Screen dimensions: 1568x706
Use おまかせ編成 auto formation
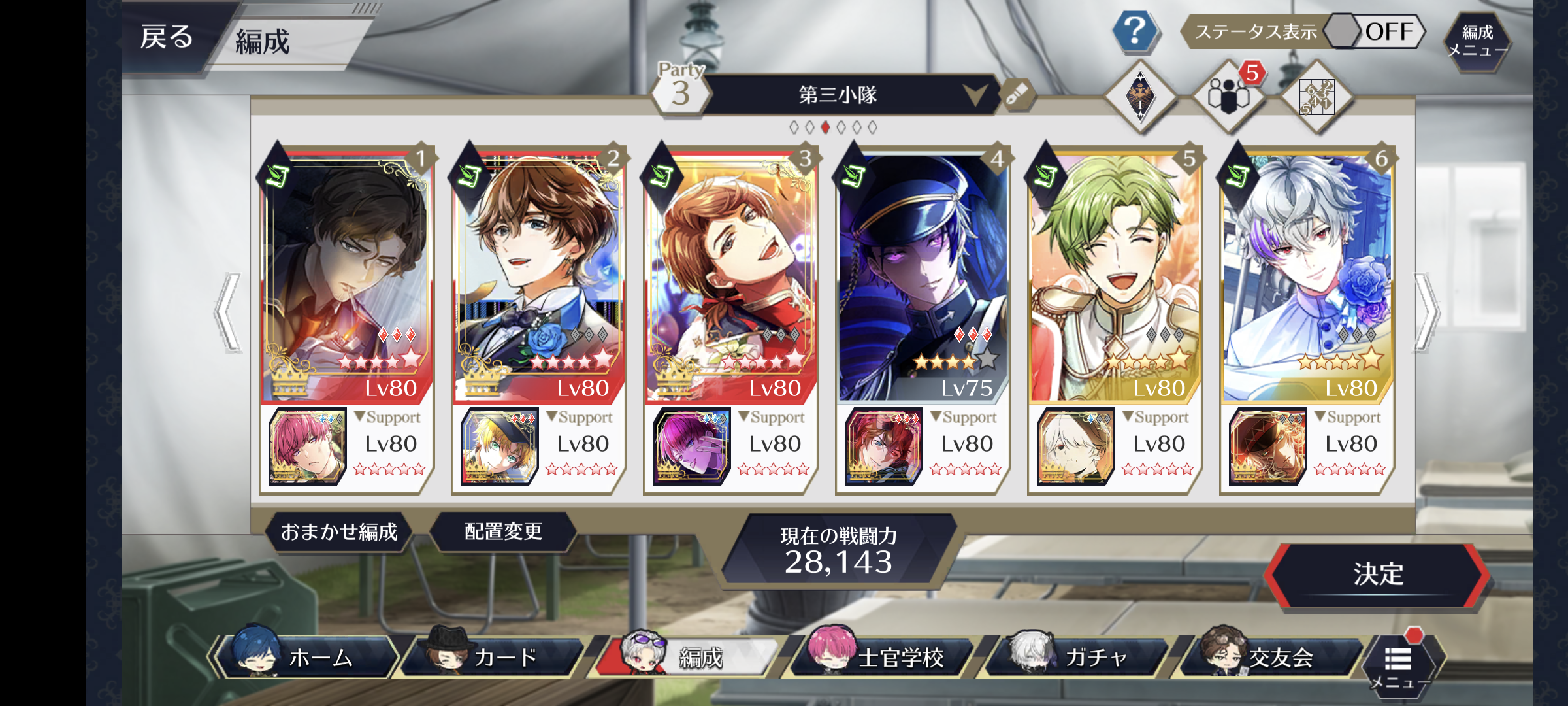(x=339, y=532)
